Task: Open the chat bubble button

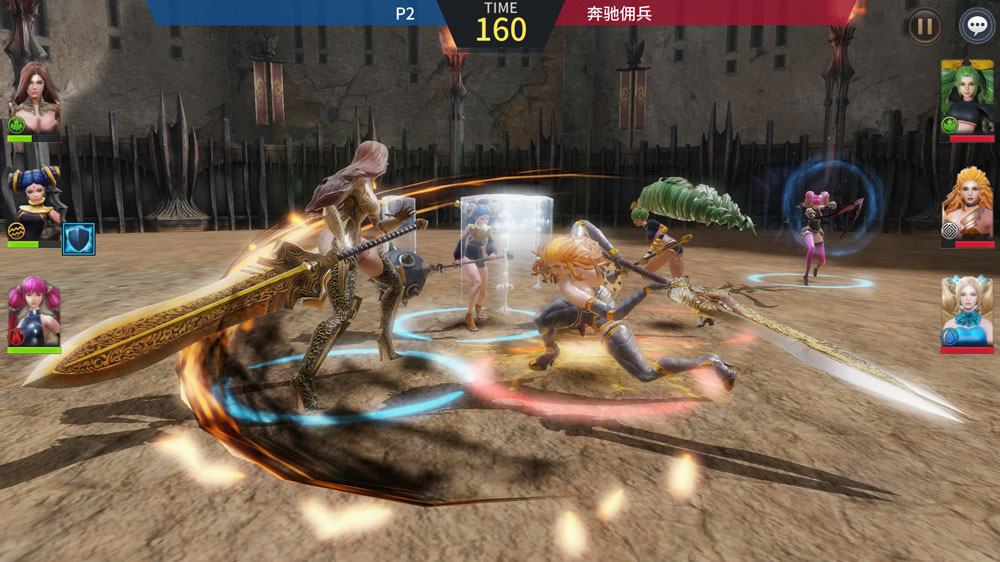Action: click(976, 26)
